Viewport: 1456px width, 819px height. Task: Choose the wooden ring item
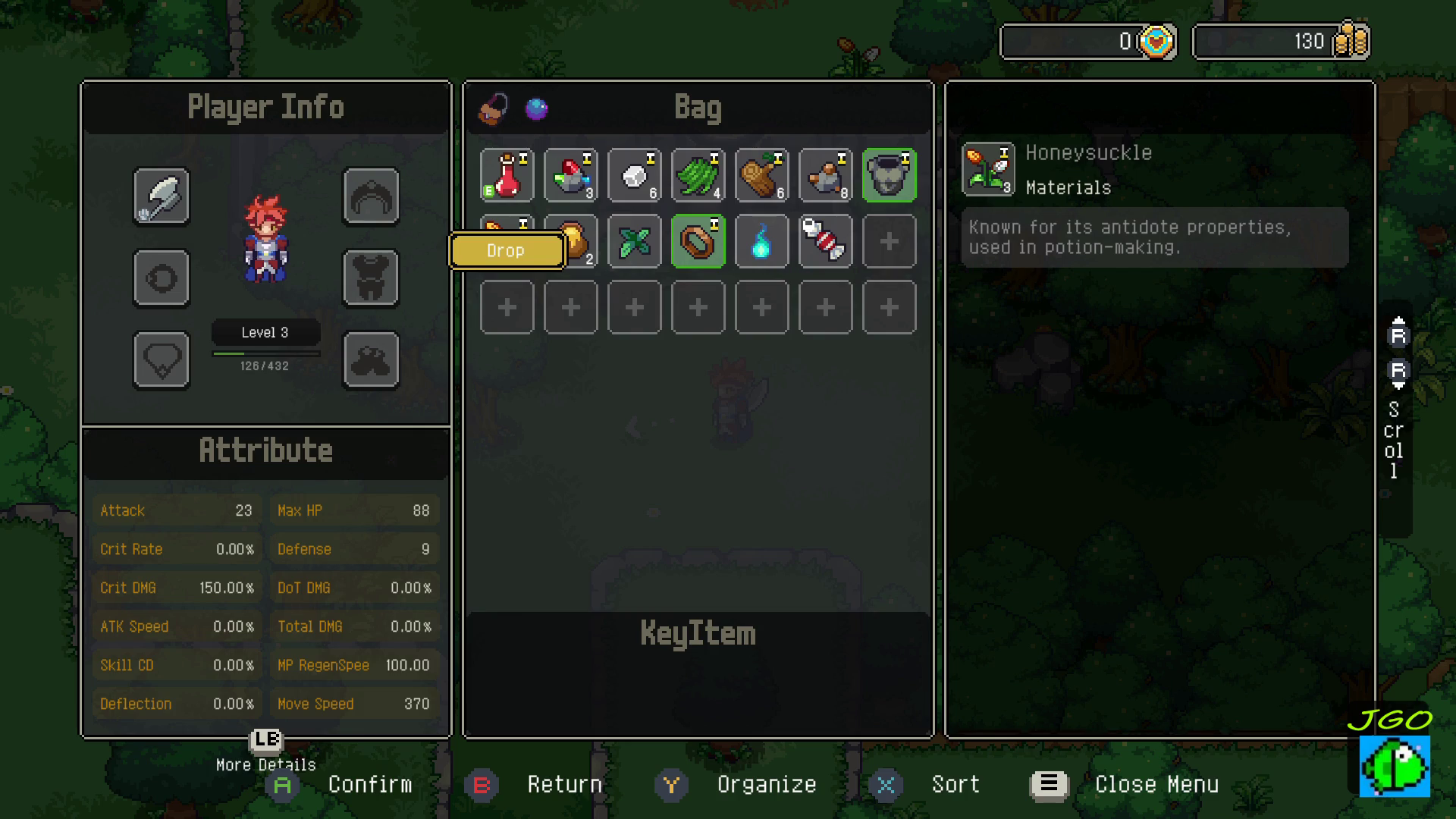point(698,242)
